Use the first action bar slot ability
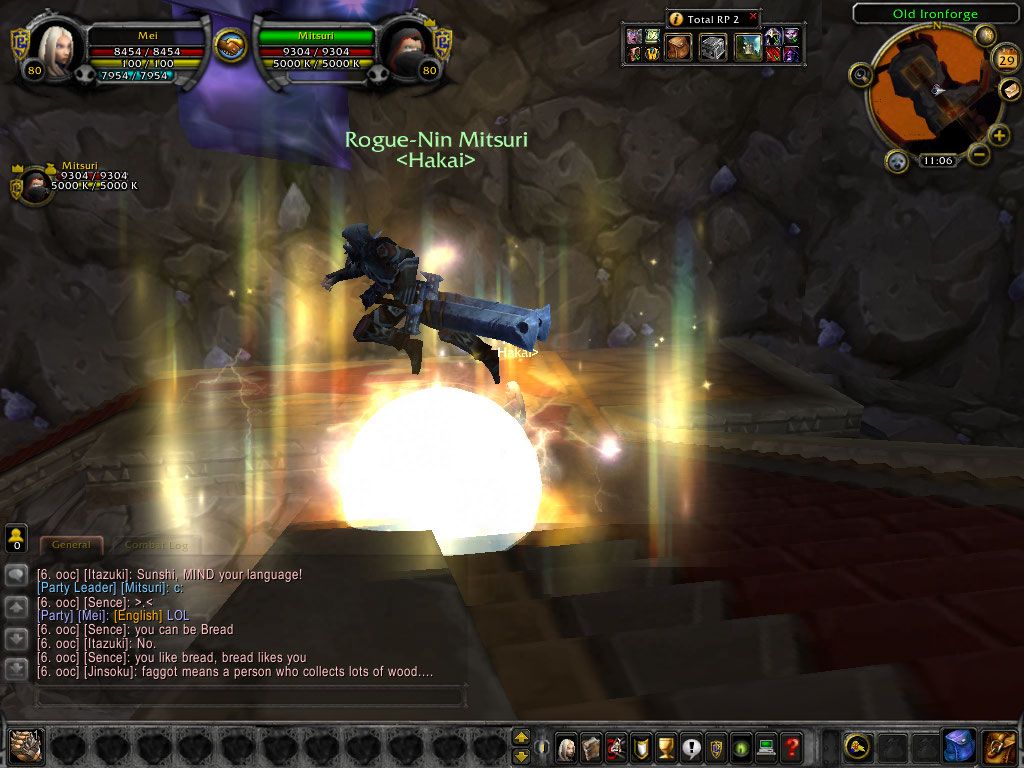 point(26,744)
